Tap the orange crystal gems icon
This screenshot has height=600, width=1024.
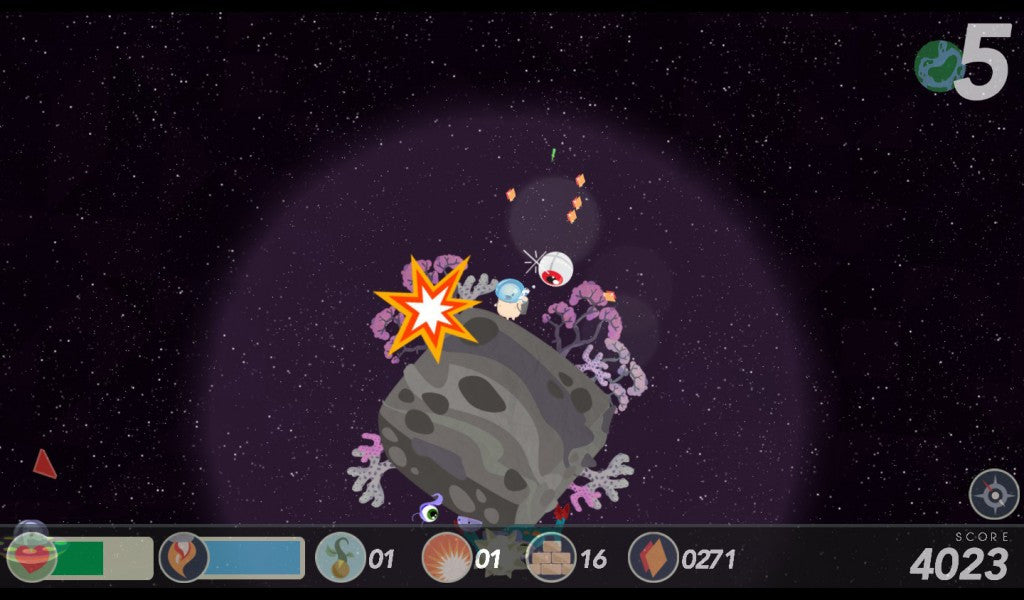coord(654,557)
